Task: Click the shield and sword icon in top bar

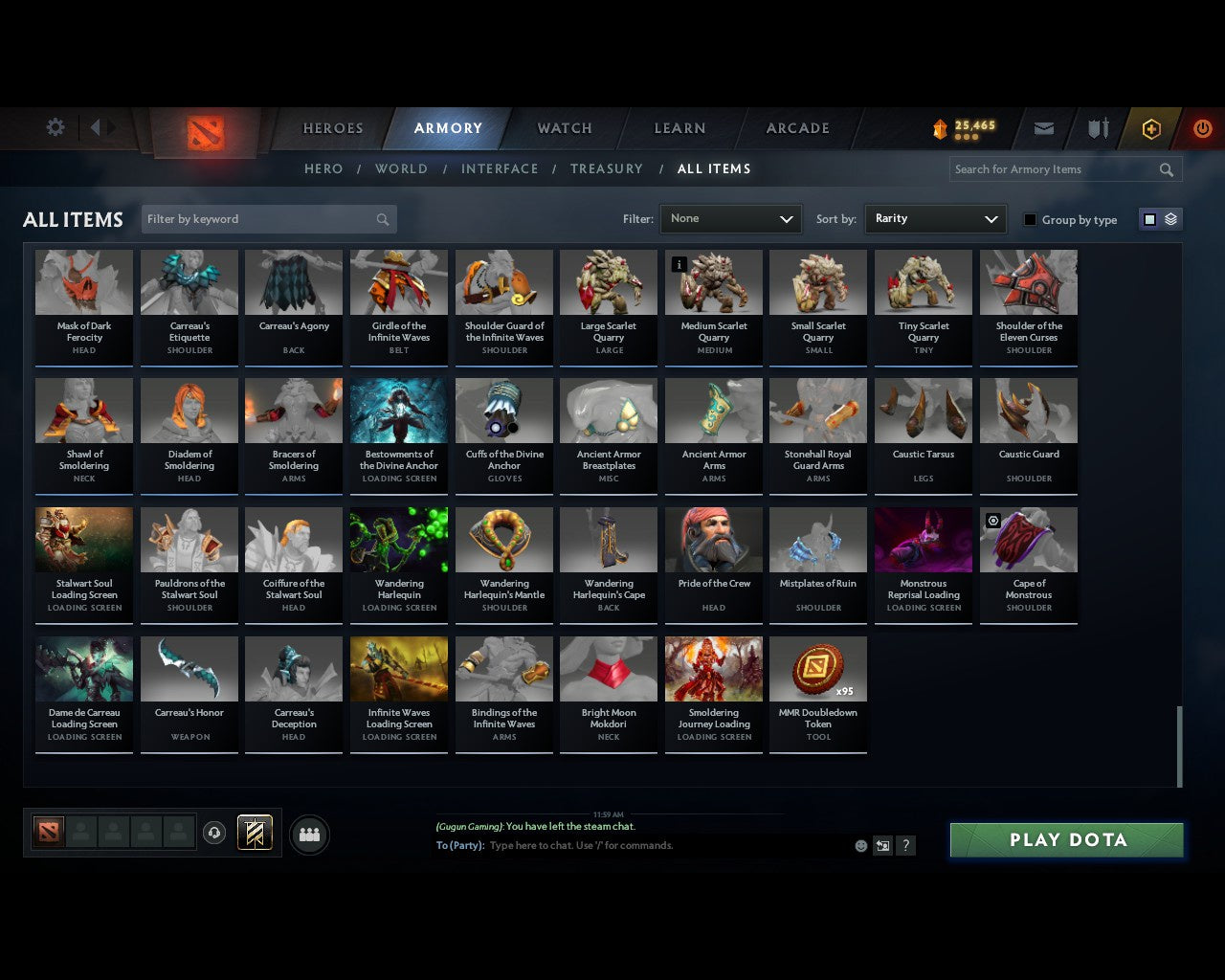Action: (x=1097, y=127)
